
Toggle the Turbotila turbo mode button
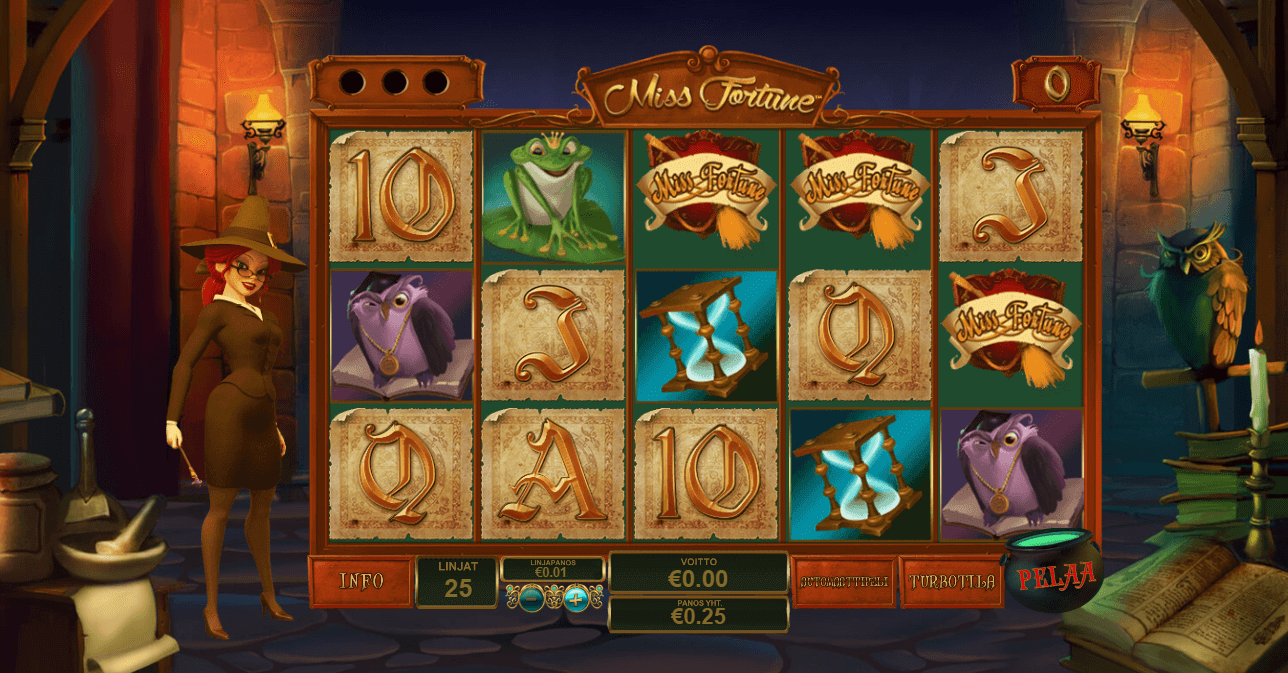pyautogui.click(x=951, y=582)
